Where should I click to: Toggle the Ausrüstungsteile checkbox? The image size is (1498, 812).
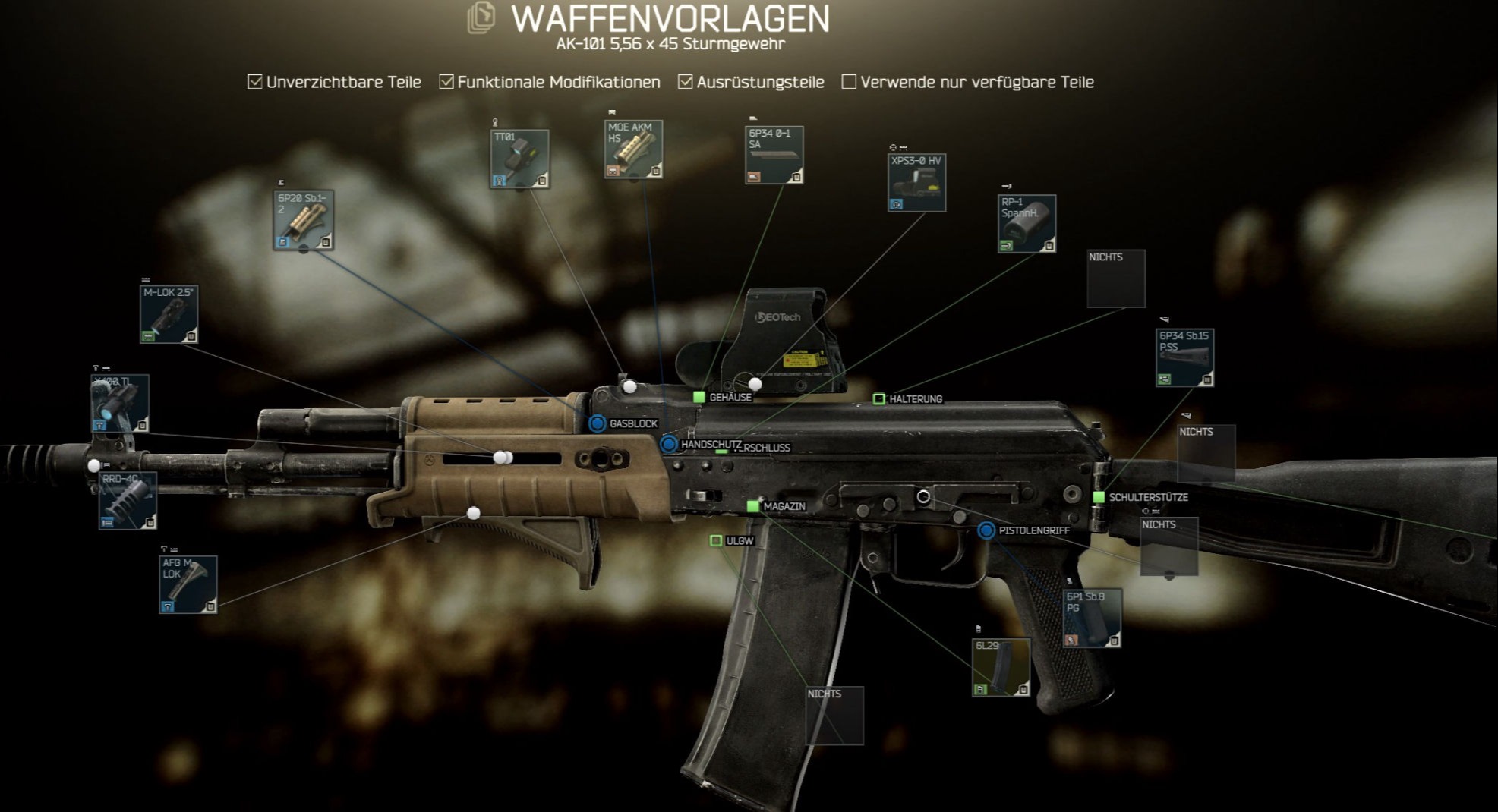(x=685, y=82)
